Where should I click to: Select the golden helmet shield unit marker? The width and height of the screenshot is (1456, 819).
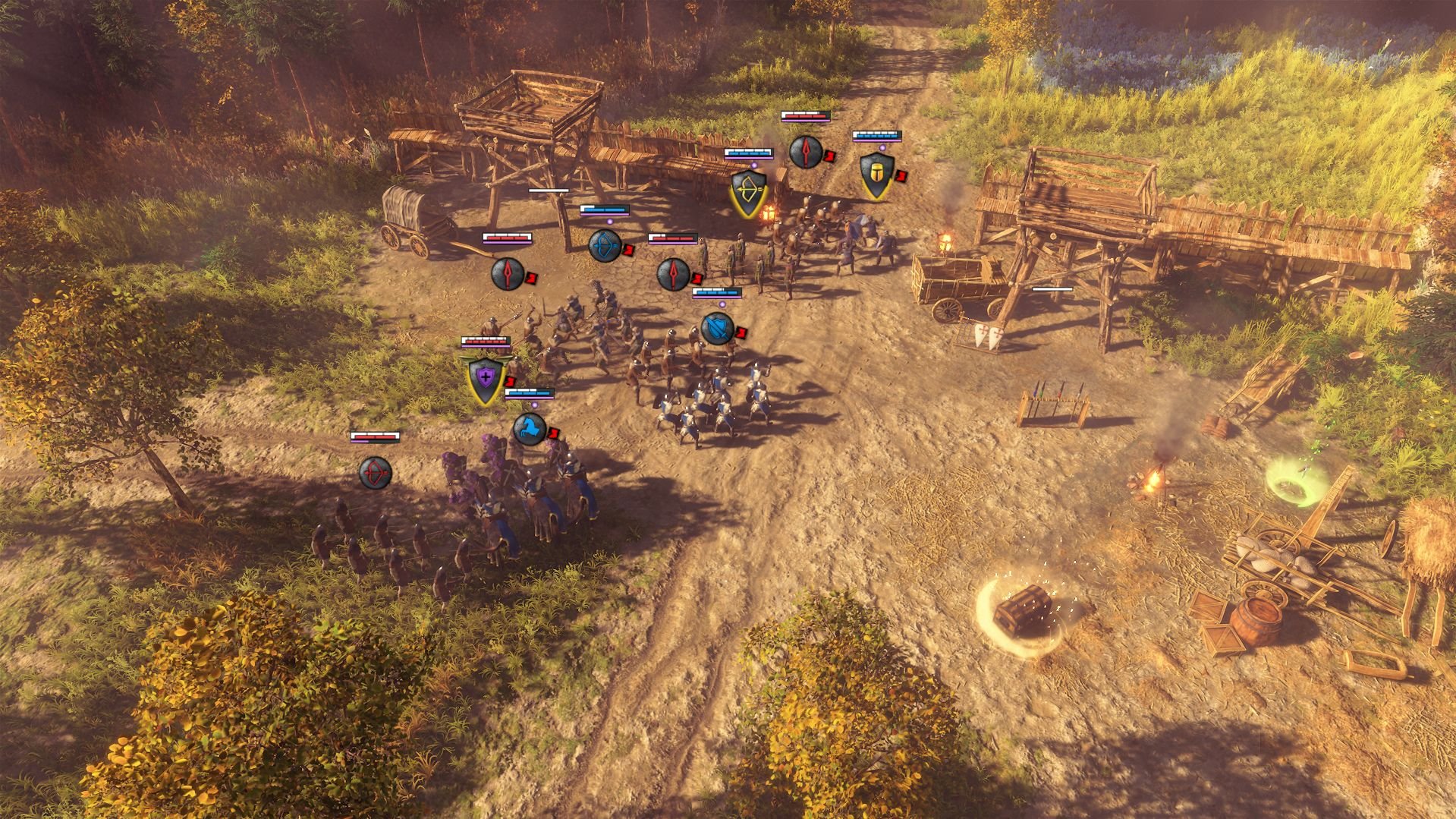(876, 175)
